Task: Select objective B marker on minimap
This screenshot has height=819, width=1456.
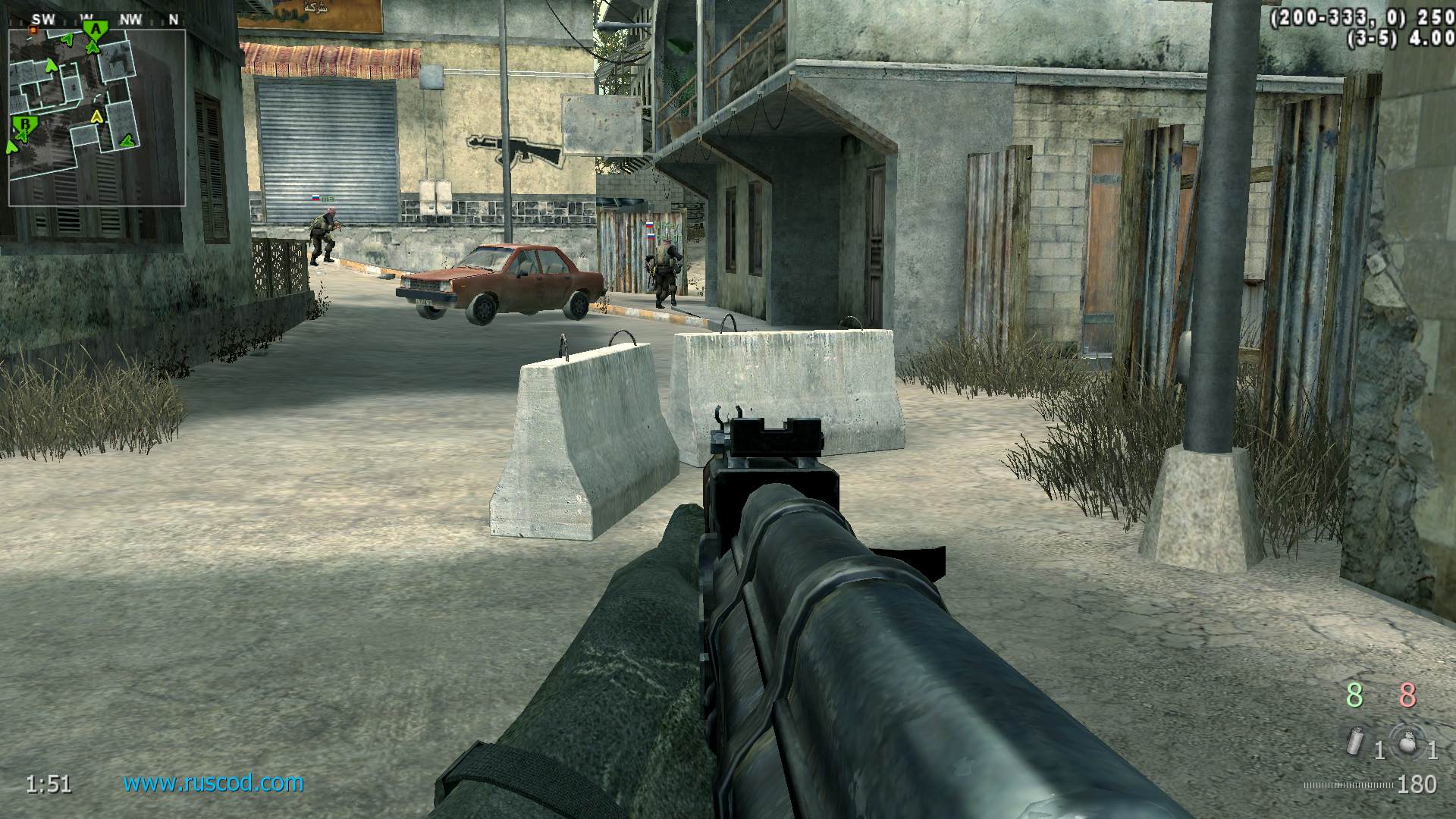Action: click(25, 123)
